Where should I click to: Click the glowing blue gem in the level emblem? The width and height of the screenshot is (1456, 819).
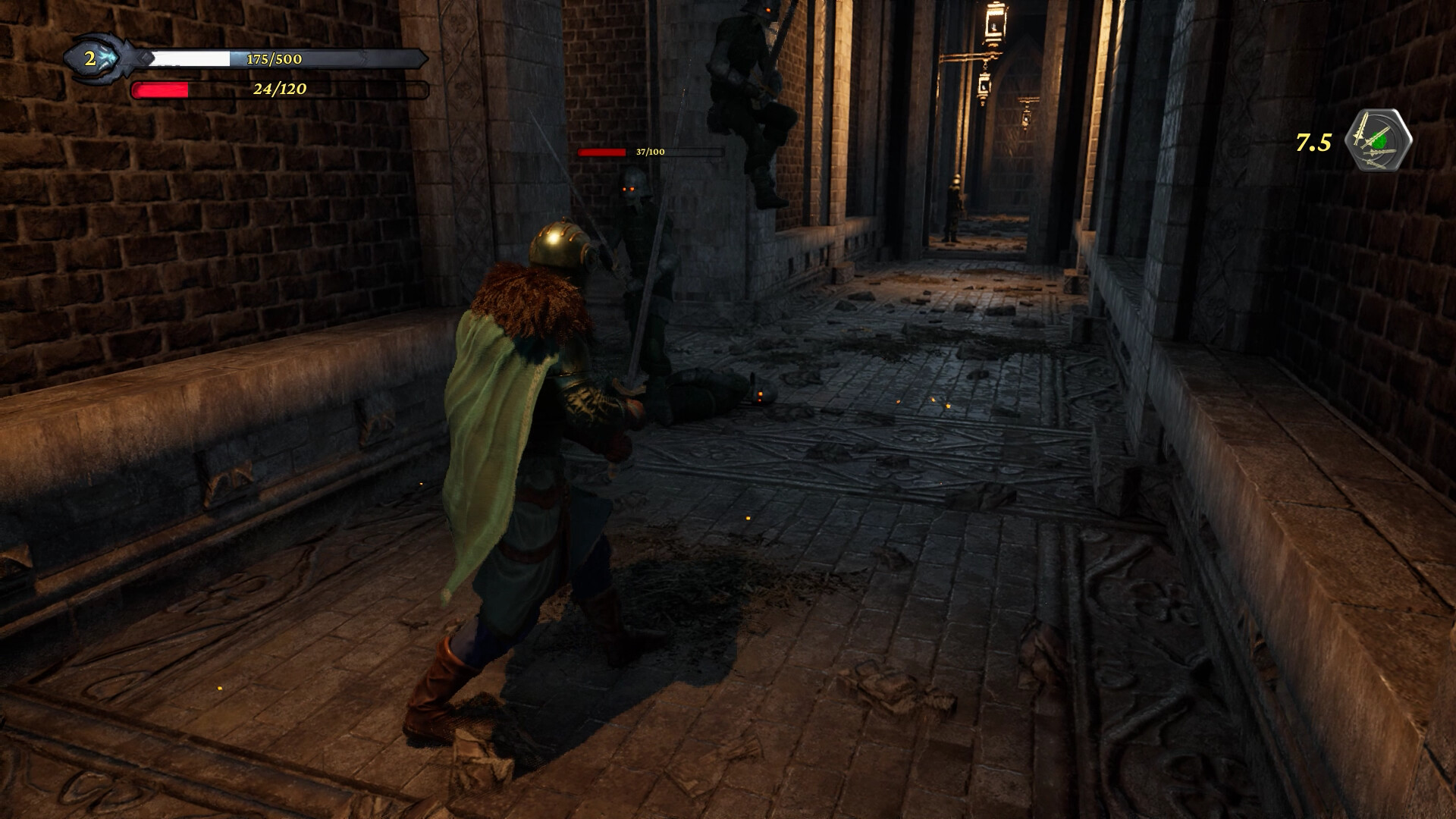(x=107, y=56)
